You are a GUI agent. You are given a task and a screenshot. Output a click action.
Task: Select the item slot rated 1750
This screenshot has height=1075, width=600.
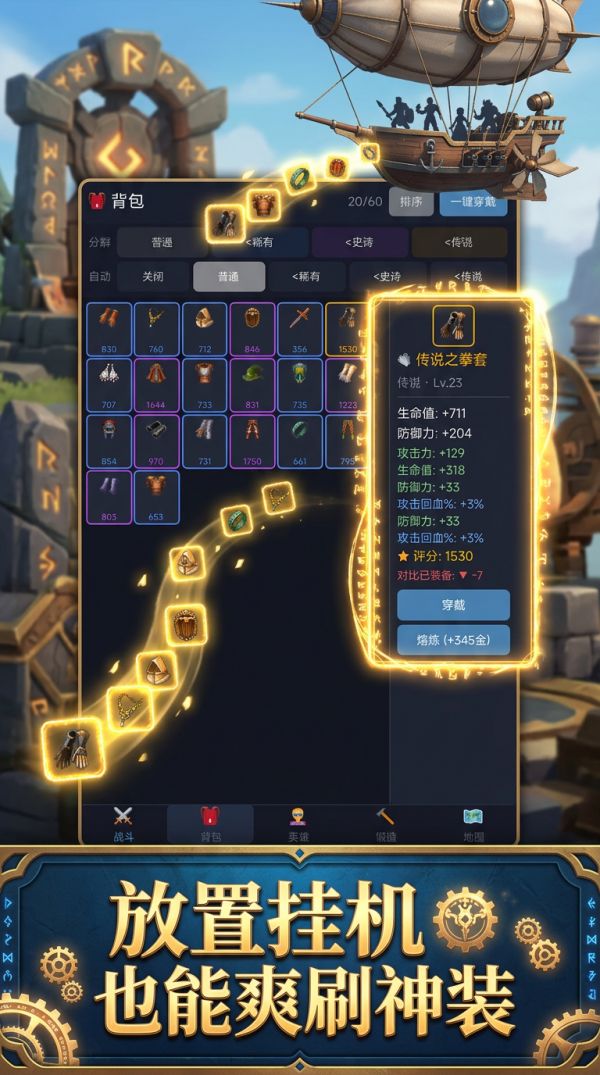click(253, 441)
